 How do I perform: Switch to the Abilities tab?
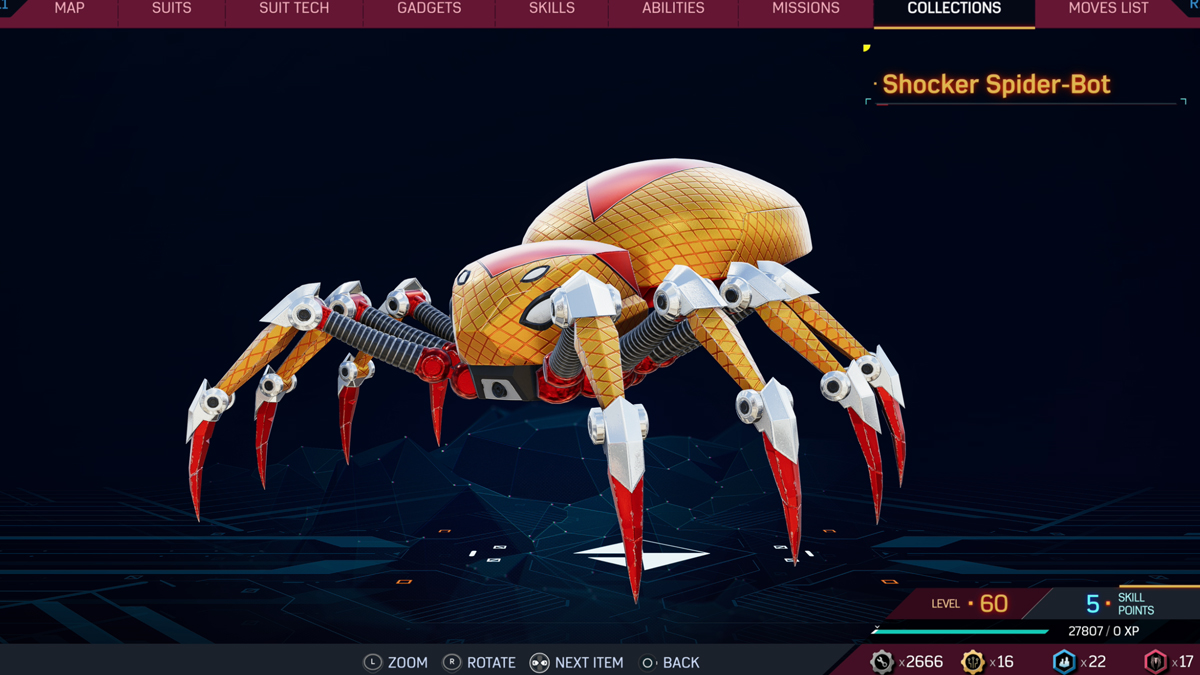click(x=673, y=9)
